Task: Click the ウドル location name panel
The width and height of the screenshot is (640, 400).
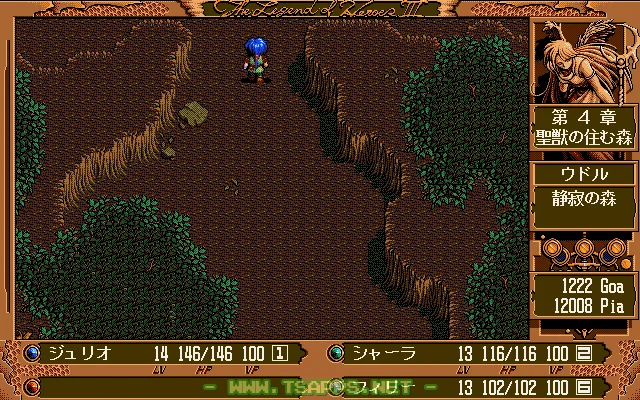Action: click(584, 174)
